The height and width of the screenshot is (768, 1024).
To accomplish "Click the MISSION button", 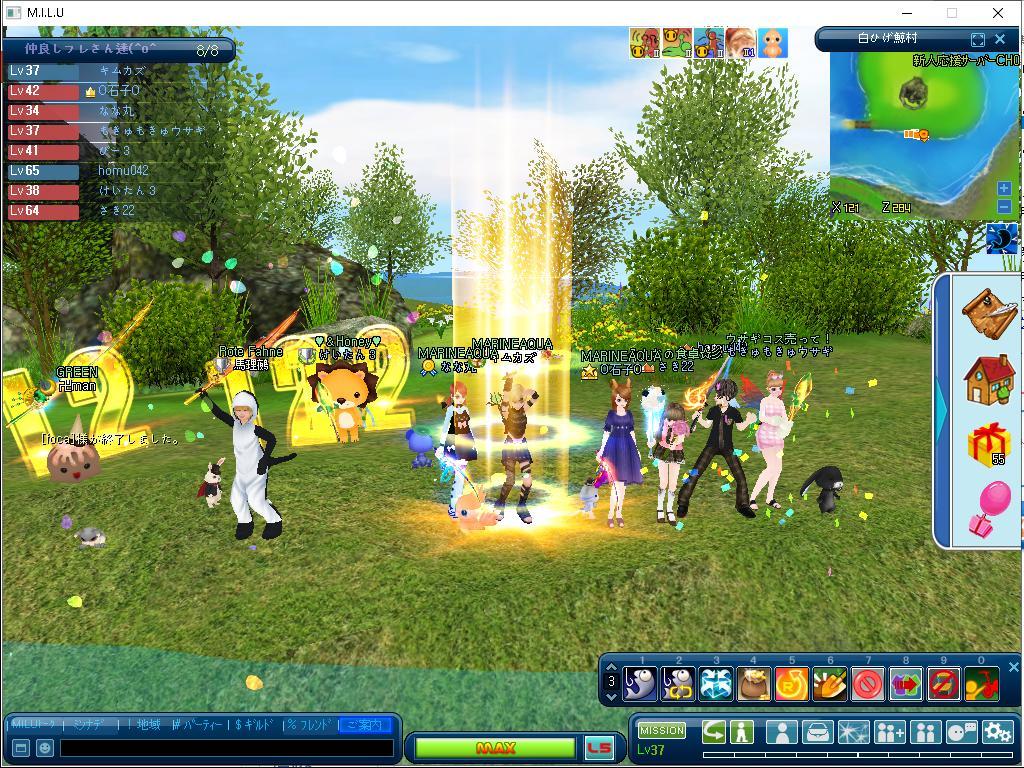I will [662, 731].
